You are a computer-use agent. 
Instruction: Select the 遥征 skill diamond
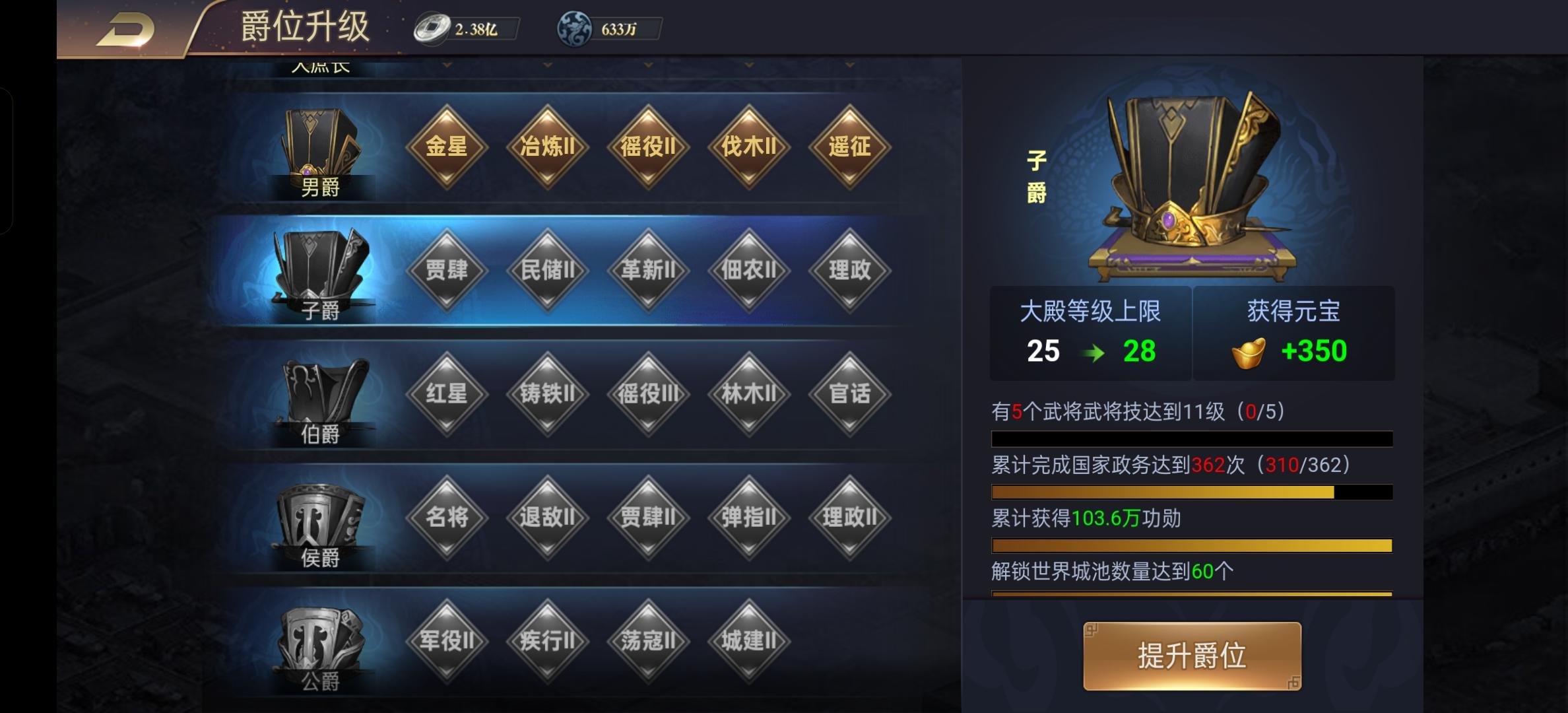click(850, 148)
